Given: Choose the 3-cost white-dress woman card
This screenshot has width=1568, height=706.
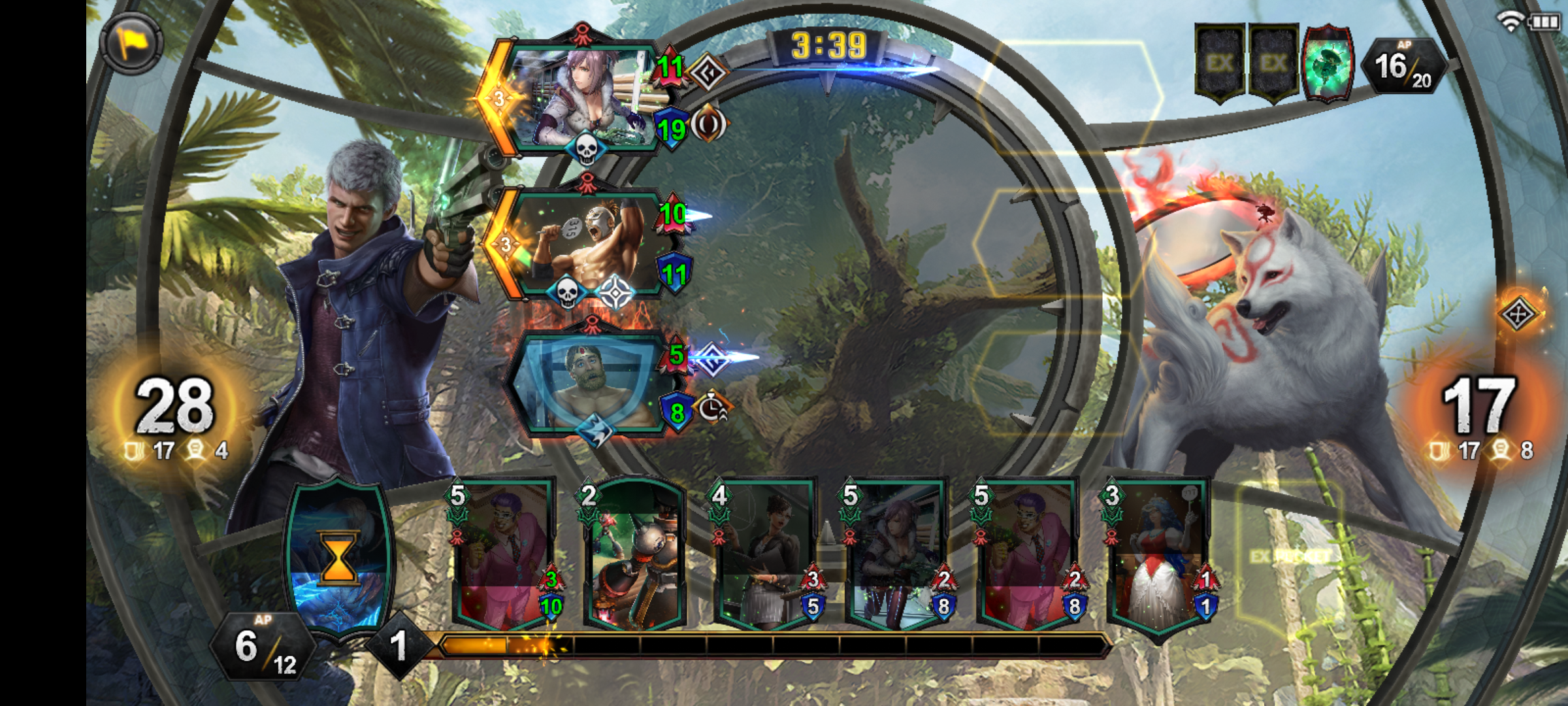Looking at the screenshot, I should click(x=1158, y=556).
